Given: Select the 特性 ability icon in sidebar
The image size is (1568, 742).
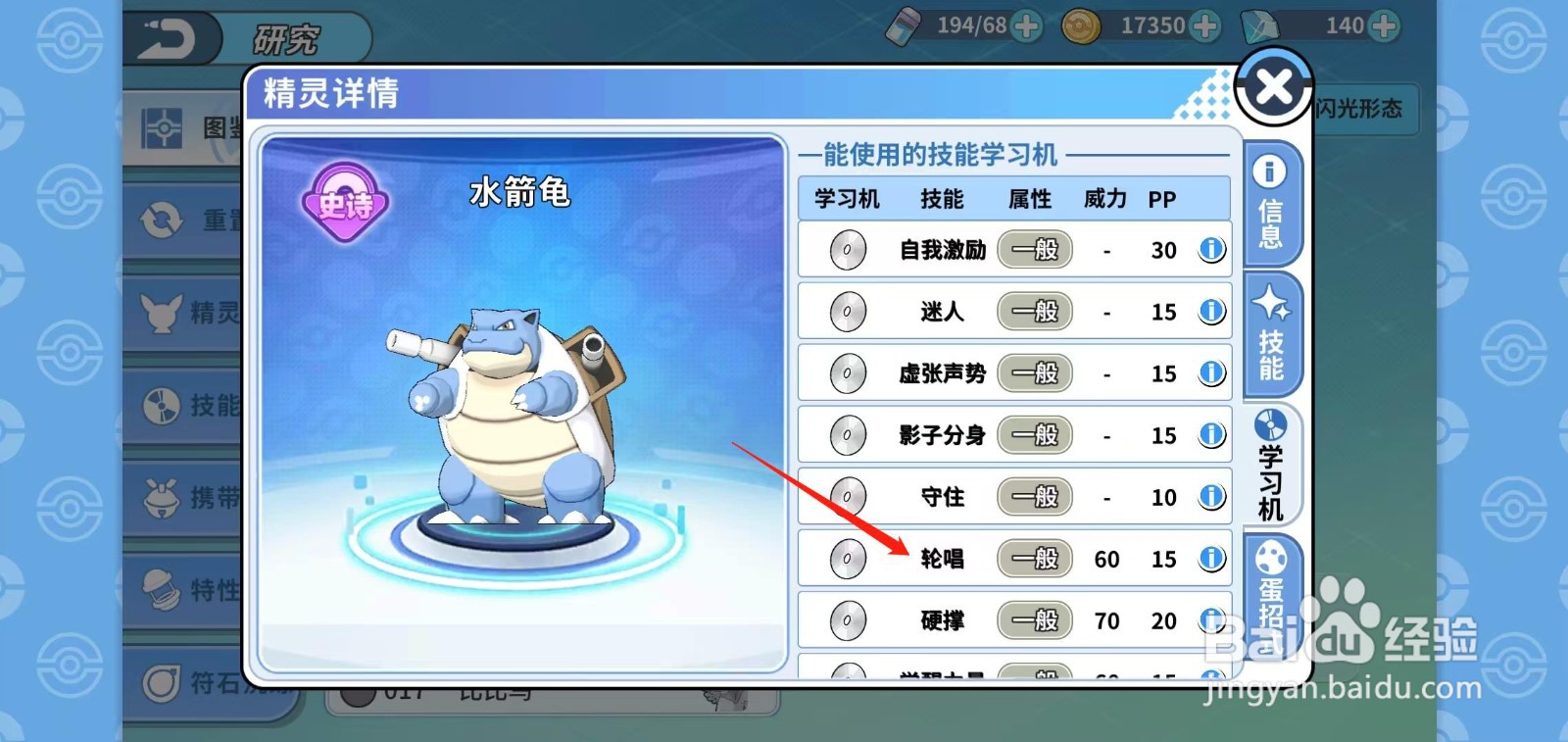Looking at the screenshot, I should (162, 588).
